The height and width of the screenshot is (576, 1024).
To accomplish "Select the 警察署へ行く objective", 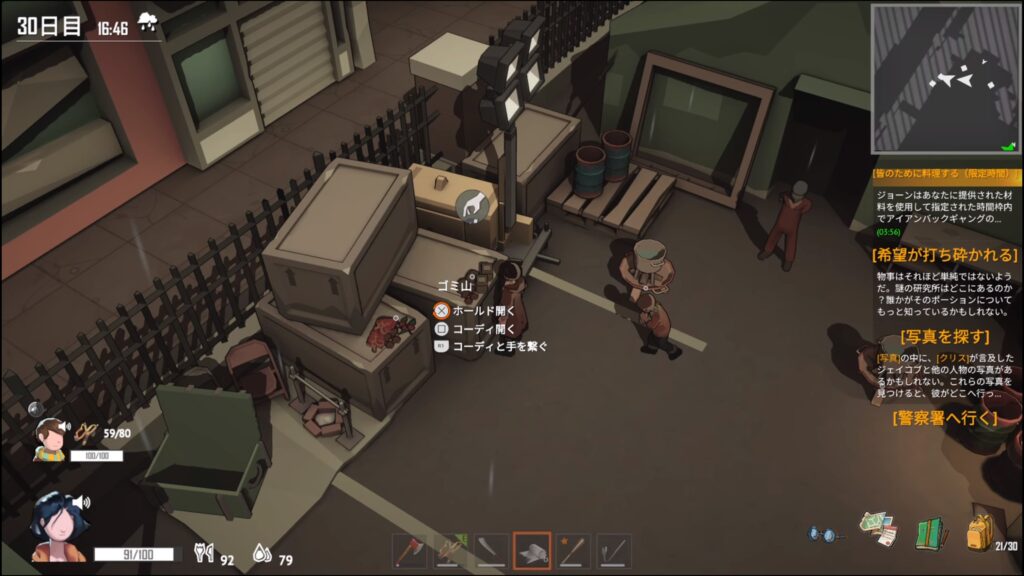I will [x=944, y=418].
